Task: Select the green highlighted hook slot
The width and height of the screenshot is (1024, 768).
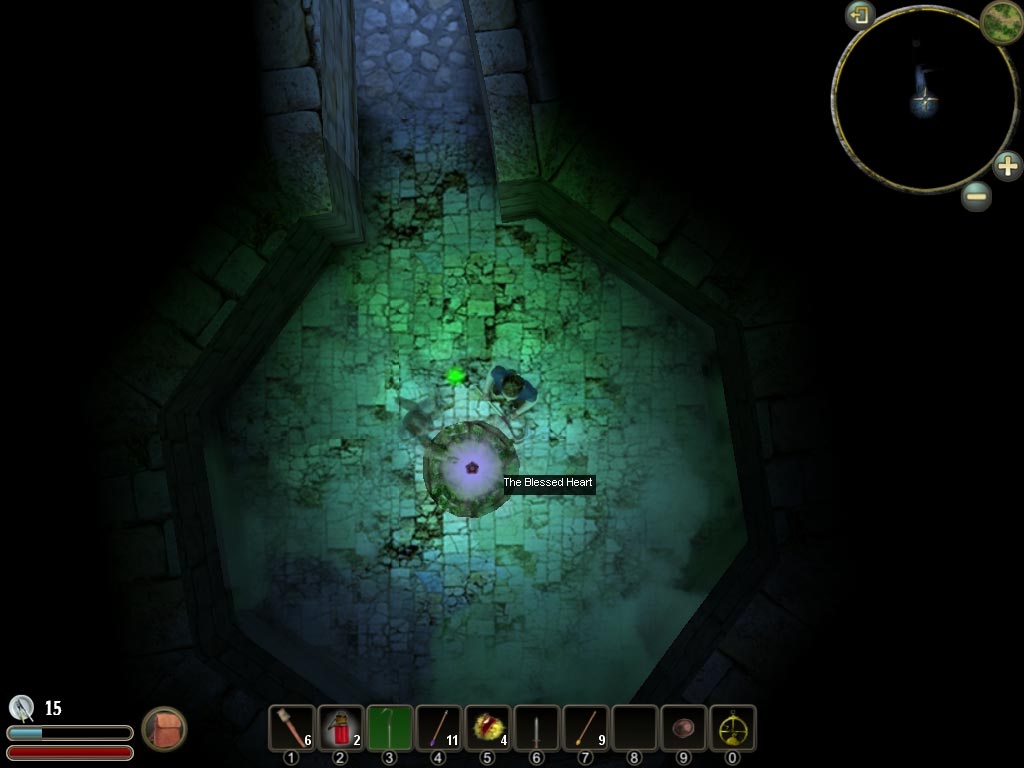Action: 390,728
